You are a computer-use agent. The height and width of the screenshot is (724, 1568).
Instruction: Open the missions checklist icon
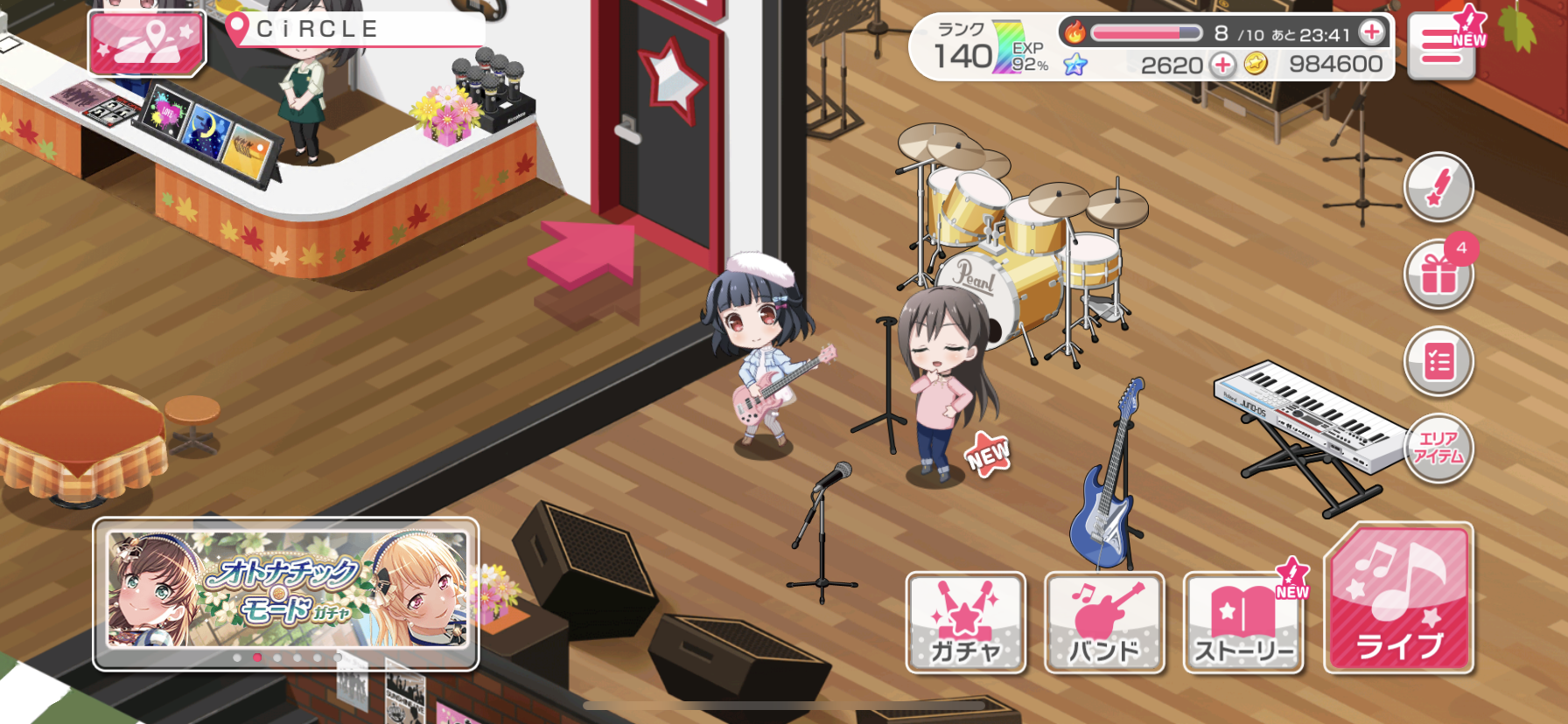[x=1438, y=361]
